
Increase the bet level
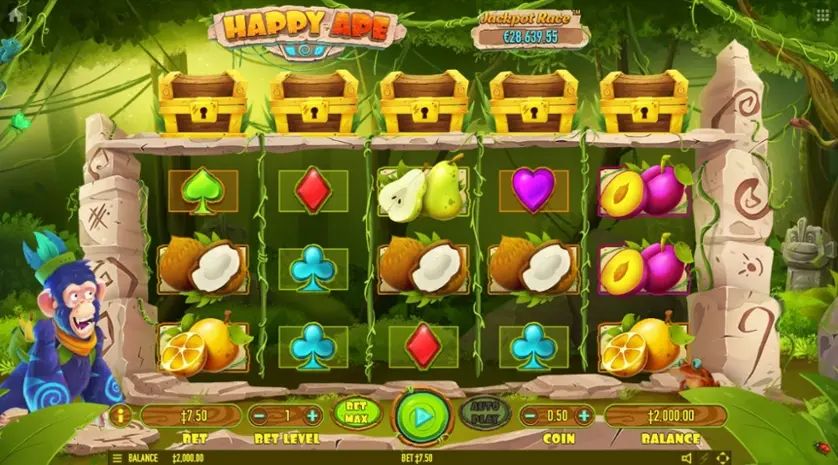[x=312, y=416]
